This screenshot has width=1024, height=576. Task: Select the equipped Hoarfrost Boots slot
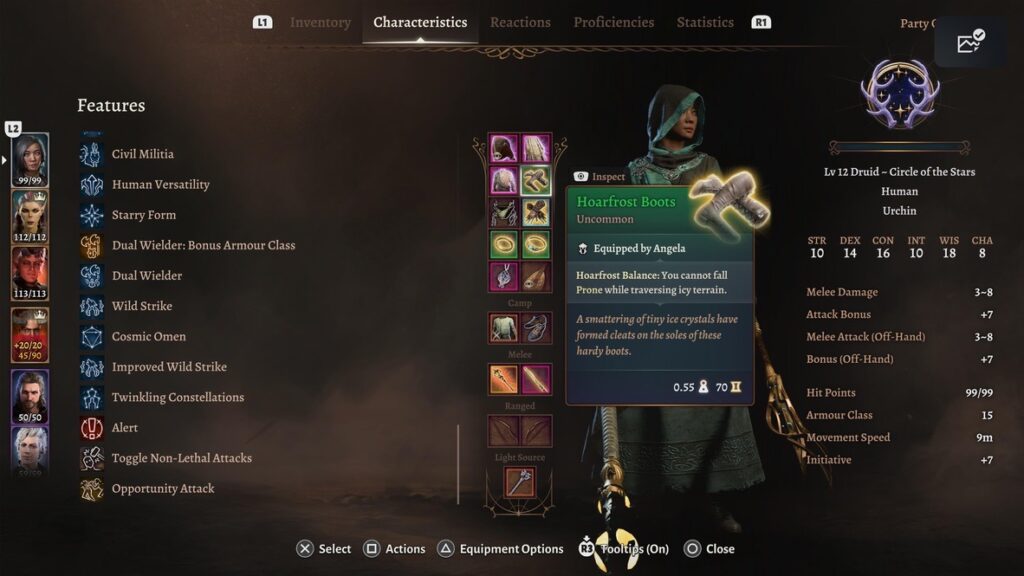point(537,181)
